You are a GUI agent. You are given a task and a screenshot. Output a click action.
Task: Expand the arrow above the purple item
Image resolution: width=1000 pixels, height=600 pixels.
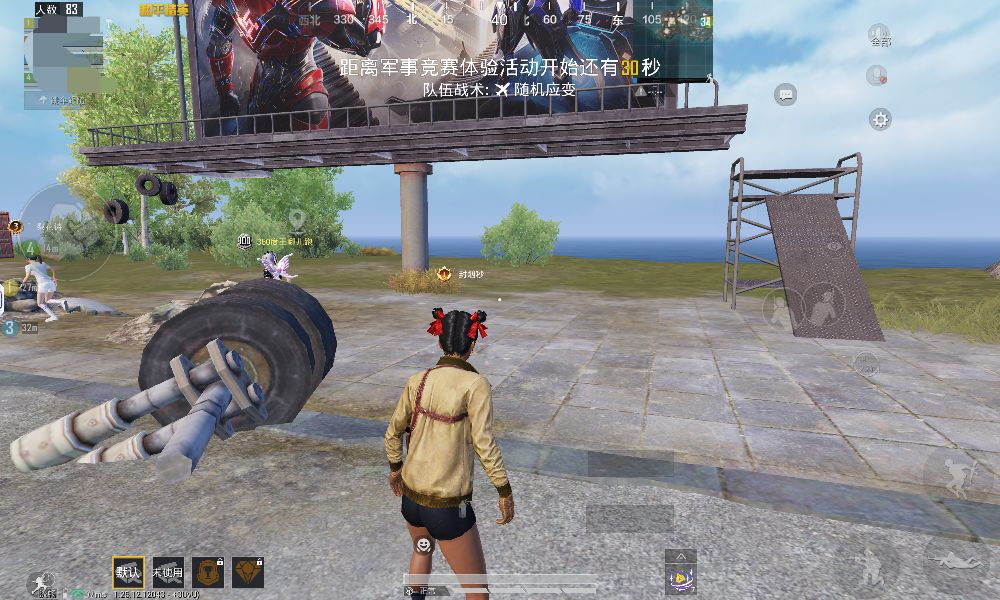(x=680, y=555)
